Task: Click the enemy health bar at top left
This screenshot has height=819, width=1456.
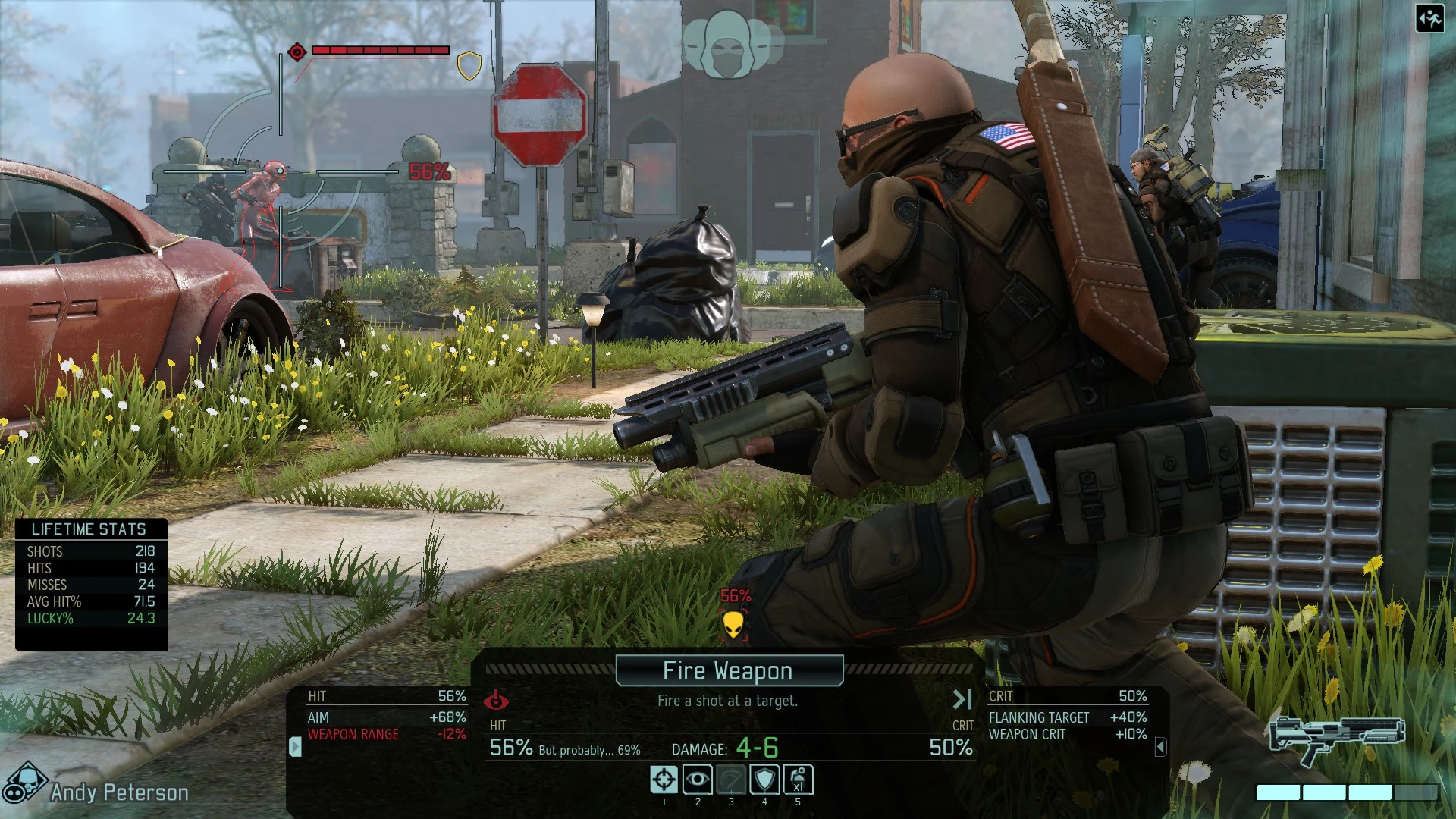Action: pyautogui.click(x=379, y=52)
